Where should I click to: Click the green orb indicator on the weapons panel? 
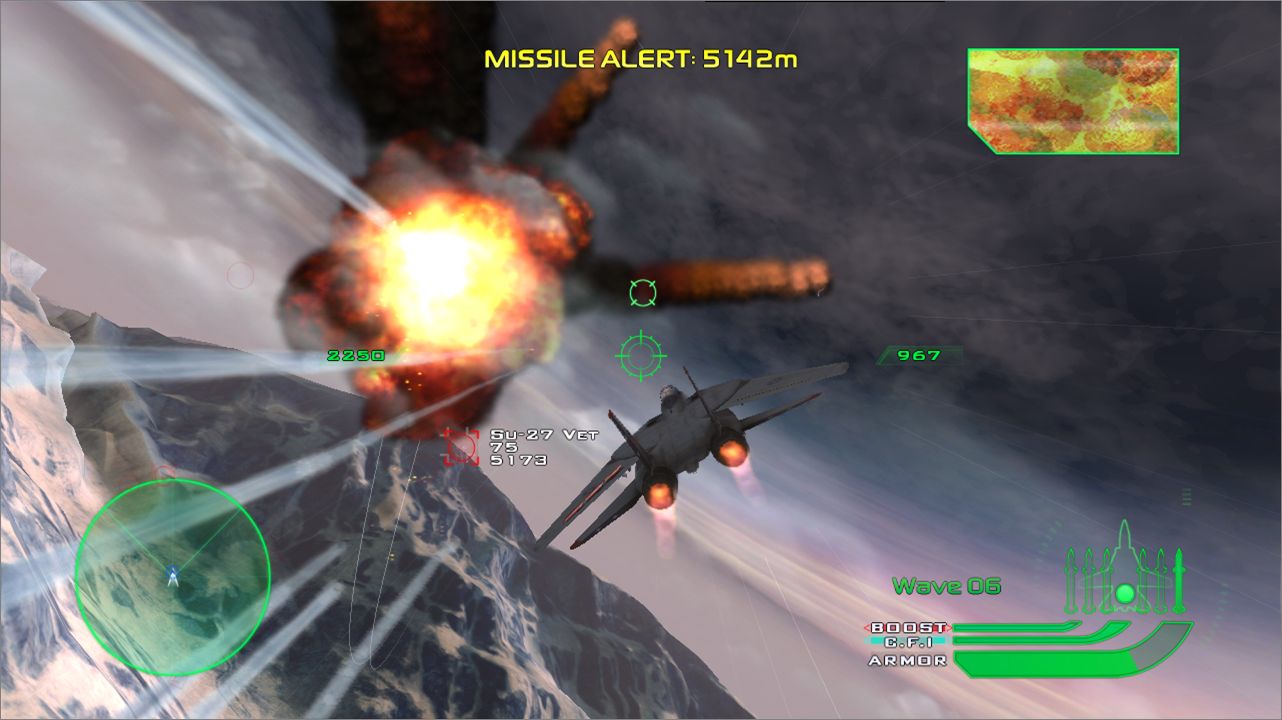[x=1125, y=593]
